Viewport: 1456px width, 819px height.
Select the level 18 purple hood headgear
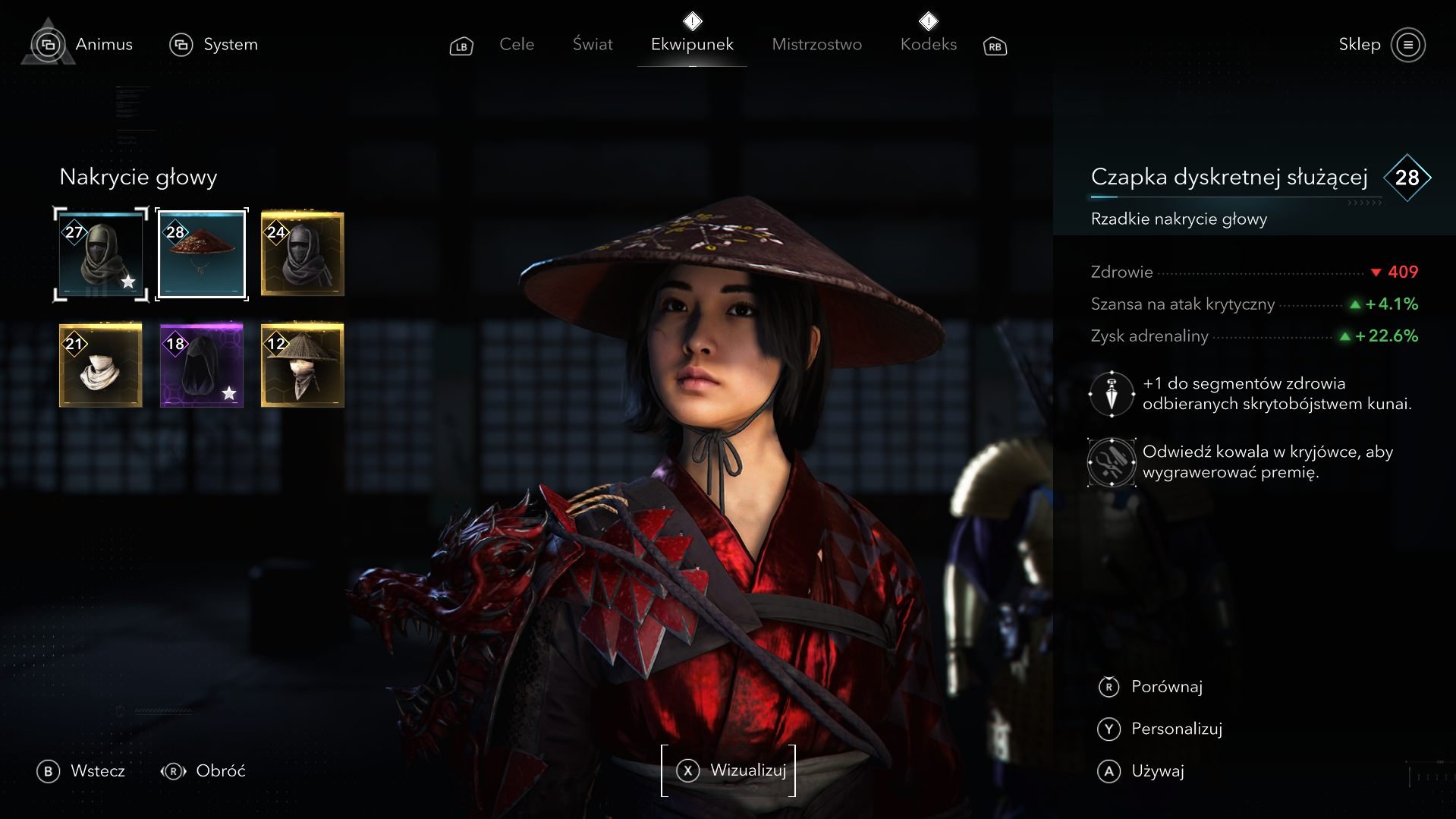pyautogui.click(x=202, y=365)
